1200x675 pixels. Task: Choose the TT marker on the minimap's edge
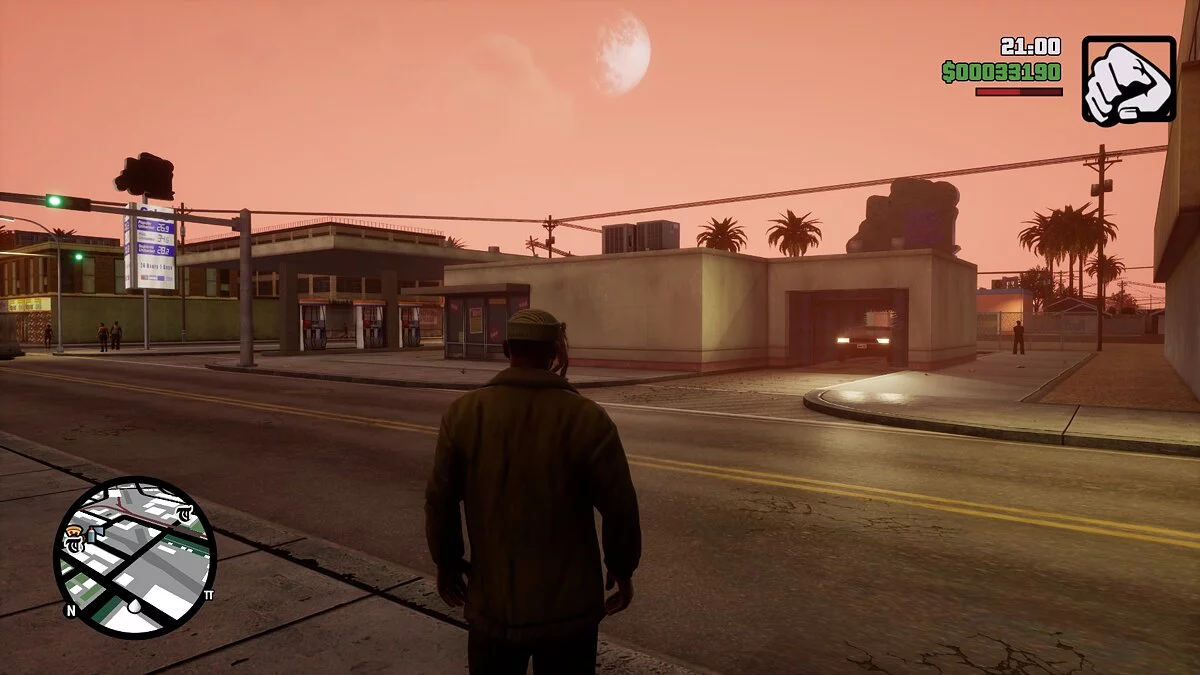pyautogui.click(x=209, y=595)
